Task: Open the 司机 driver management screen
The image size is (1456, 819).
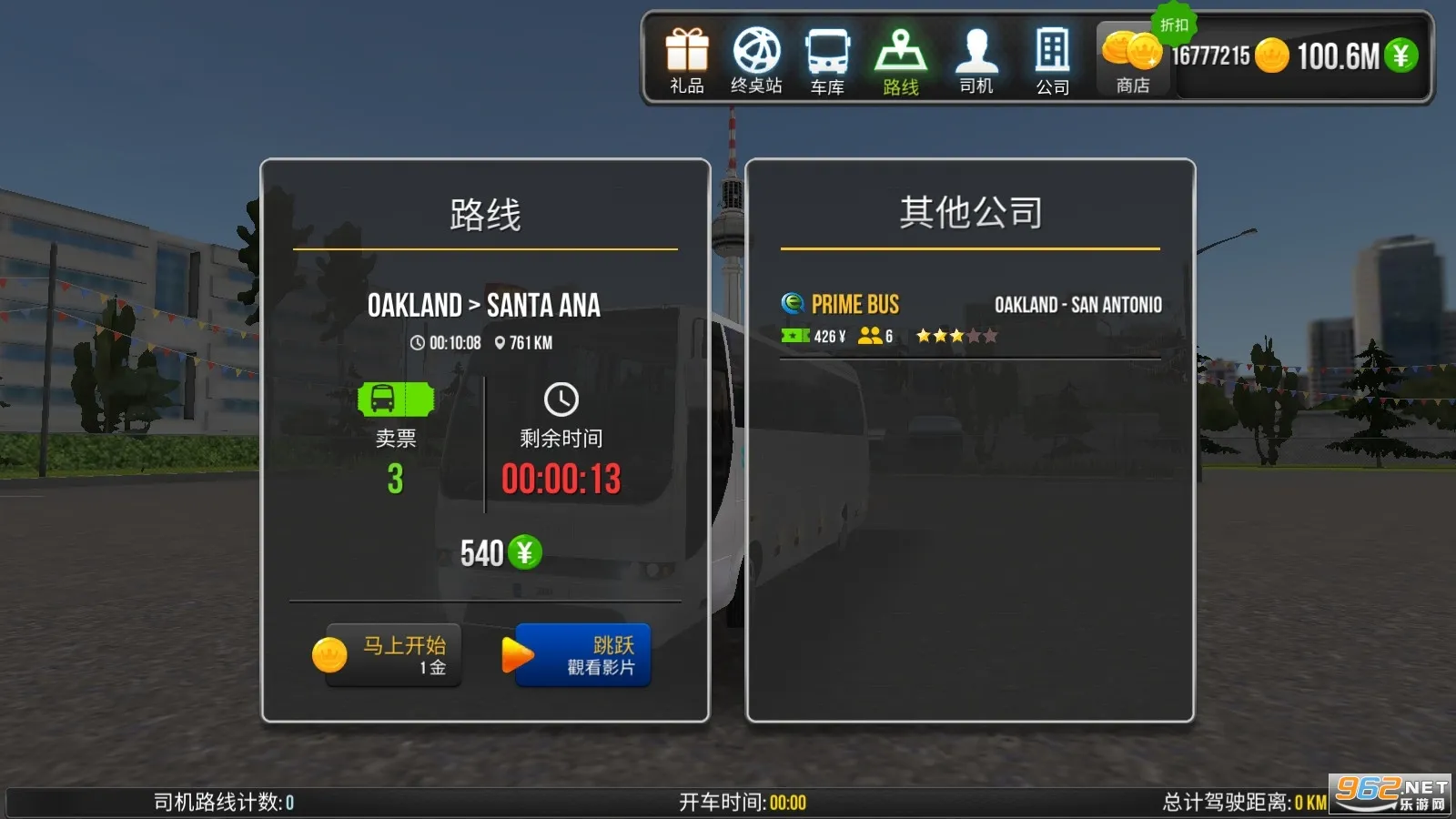Action: pos(976,59)
